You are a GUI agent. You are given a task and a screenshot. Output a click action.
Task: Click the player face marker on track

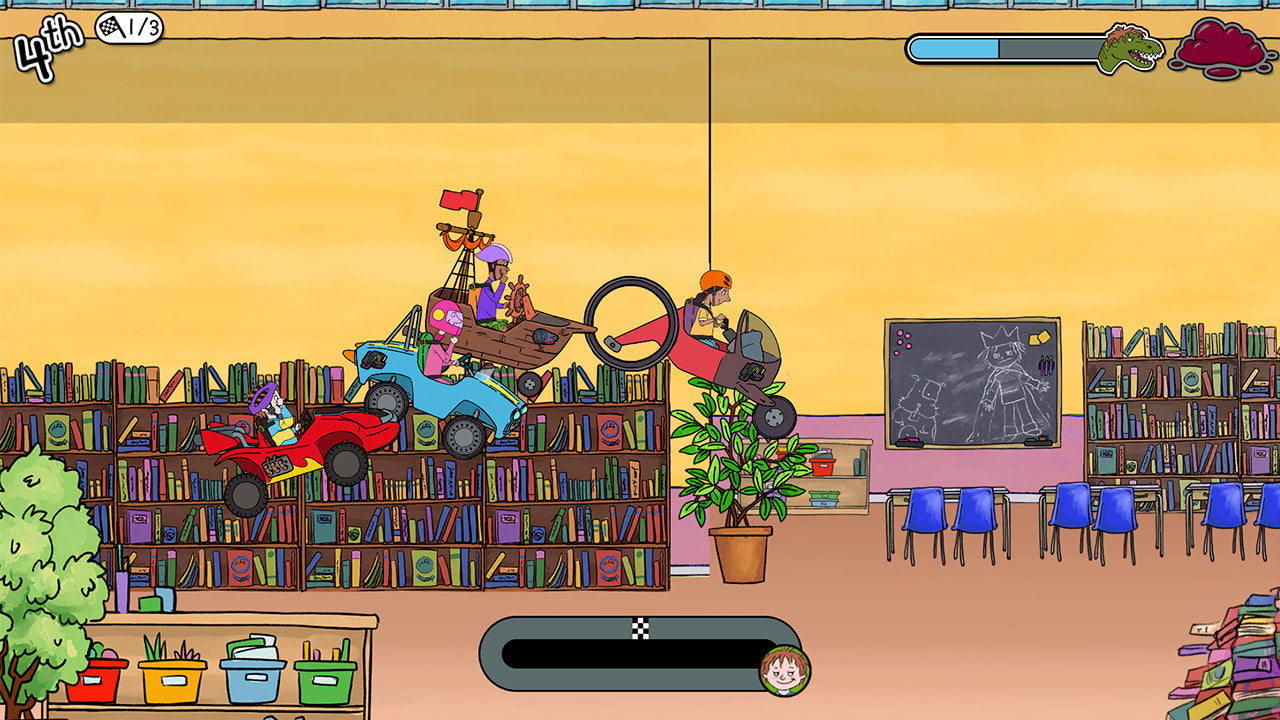784,670
